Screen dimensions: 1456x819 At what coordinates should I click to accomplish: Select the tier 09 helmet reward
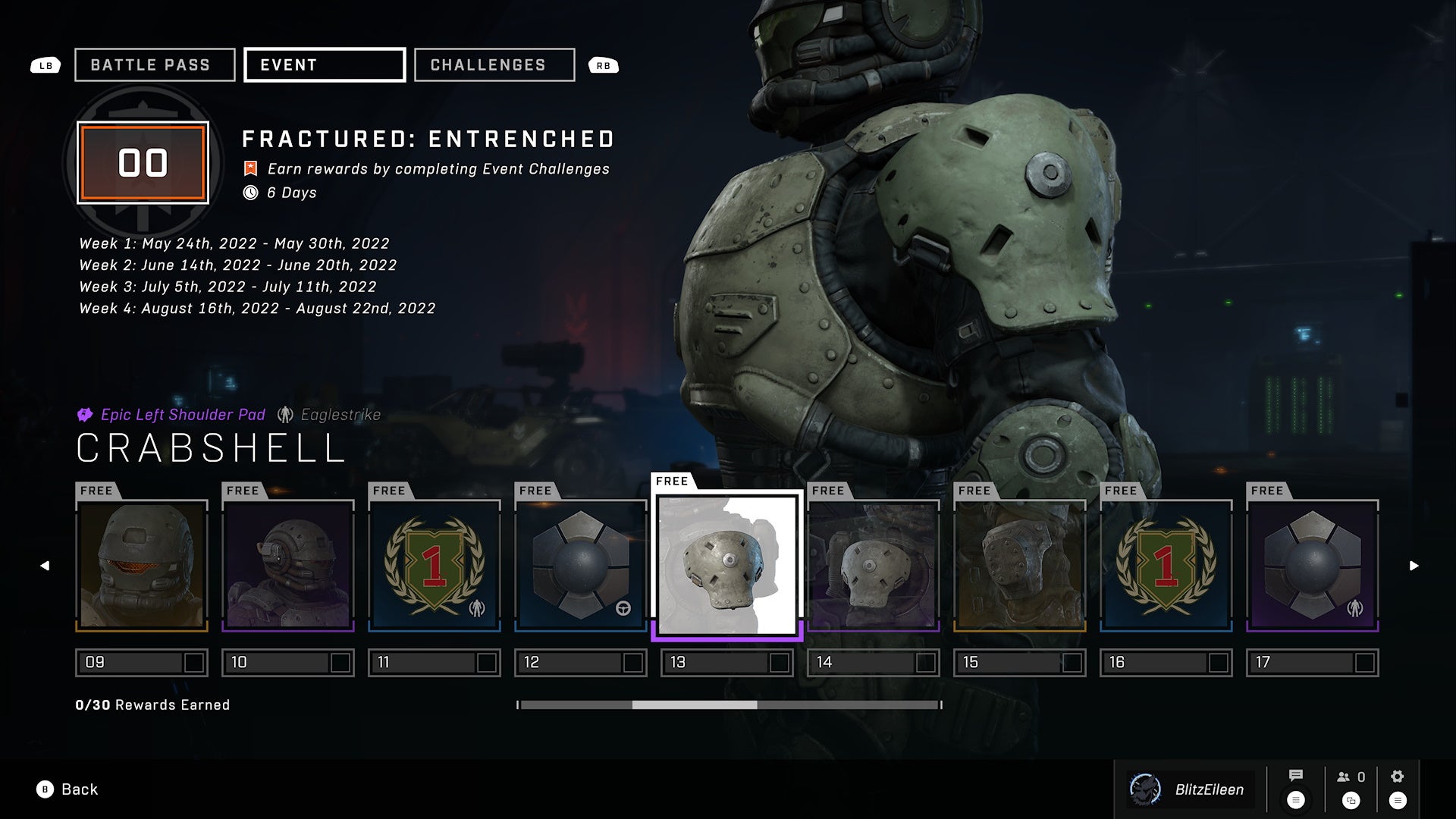point(142,566)
